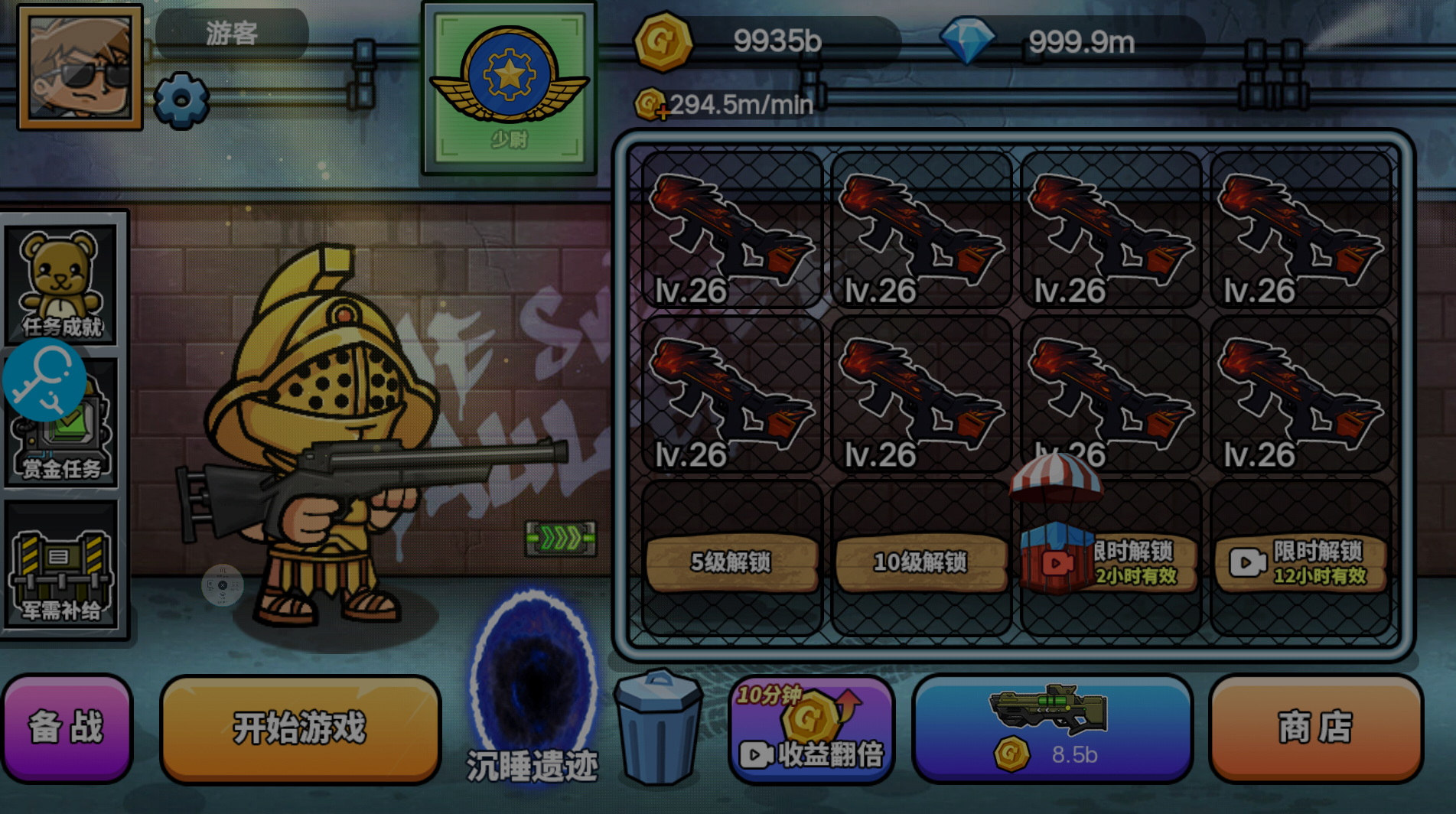
Task: Unlock the 12小时有效 video slot
Action: (x=1301, y=562)
